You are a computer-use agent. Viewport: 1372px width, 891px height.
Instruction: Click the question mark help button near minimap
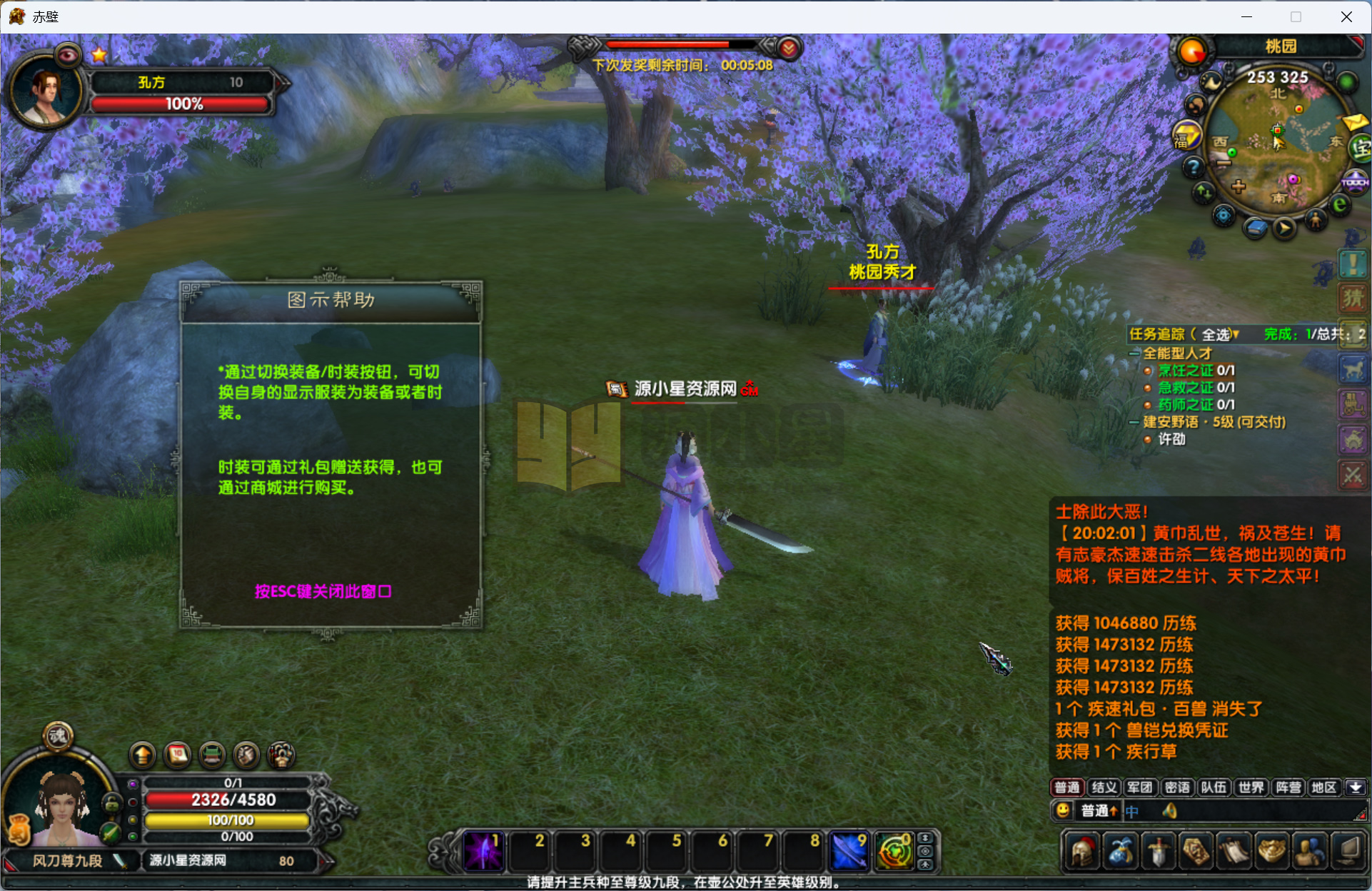tap(1193, 167)
